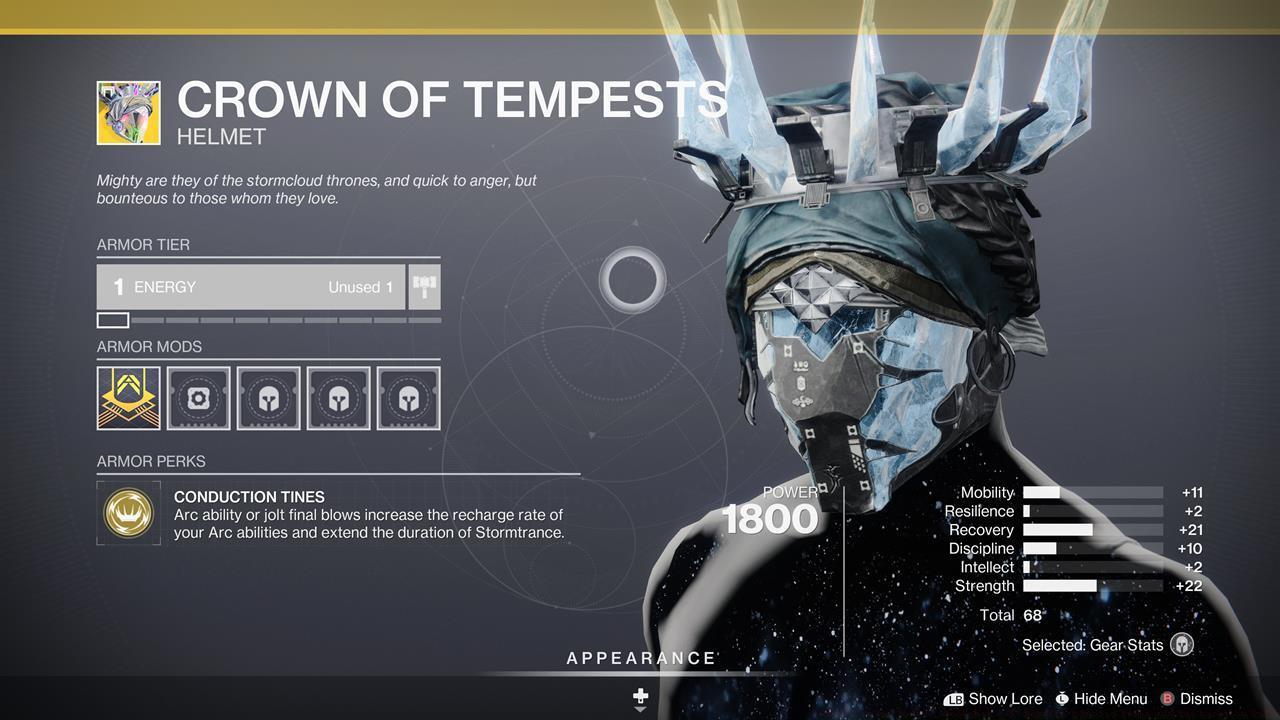Select the masterwork hammer upgrade icon
This screenshot has width=1280, height=720.
coord(423,287)
